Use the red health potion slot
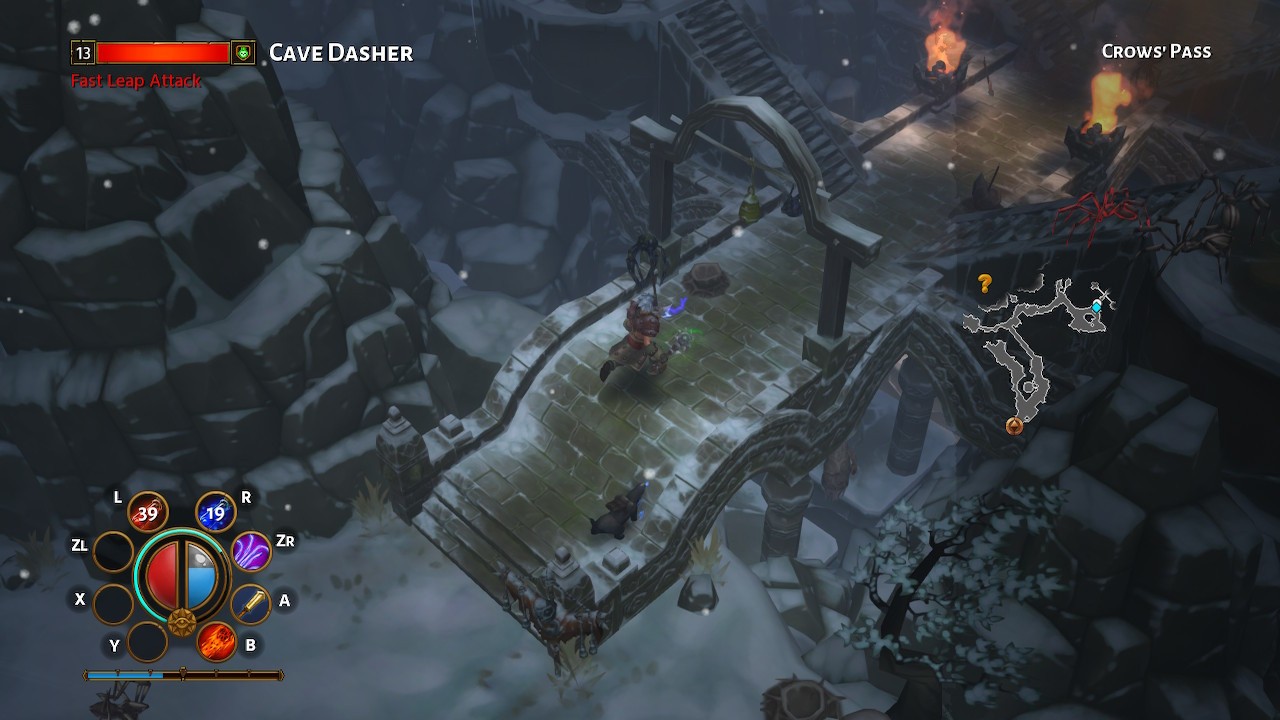 pyautogui.click(x=148, y=514)
